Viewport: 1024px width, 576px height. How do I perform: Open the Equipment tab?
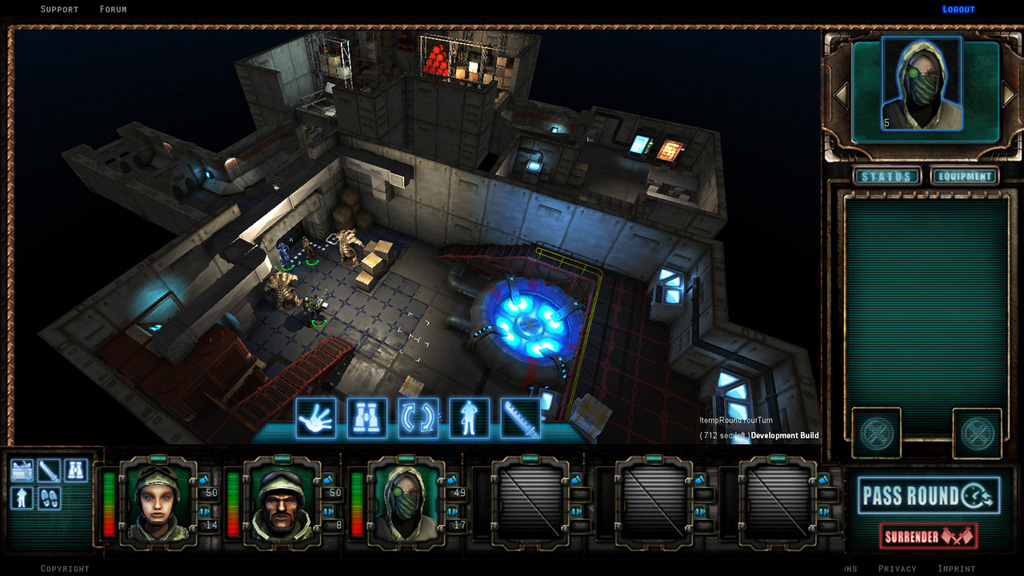965,177
